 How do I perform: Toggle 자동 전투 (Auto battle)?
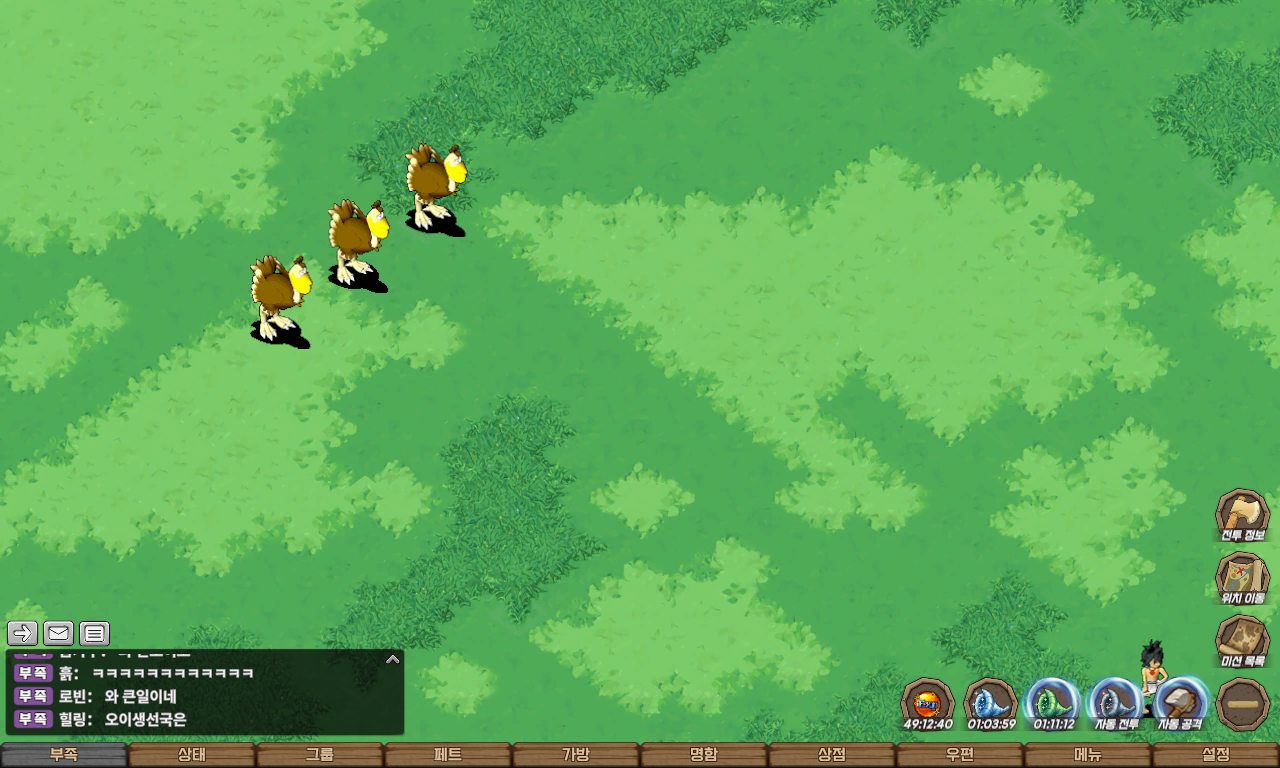(x=1115, y=704)
